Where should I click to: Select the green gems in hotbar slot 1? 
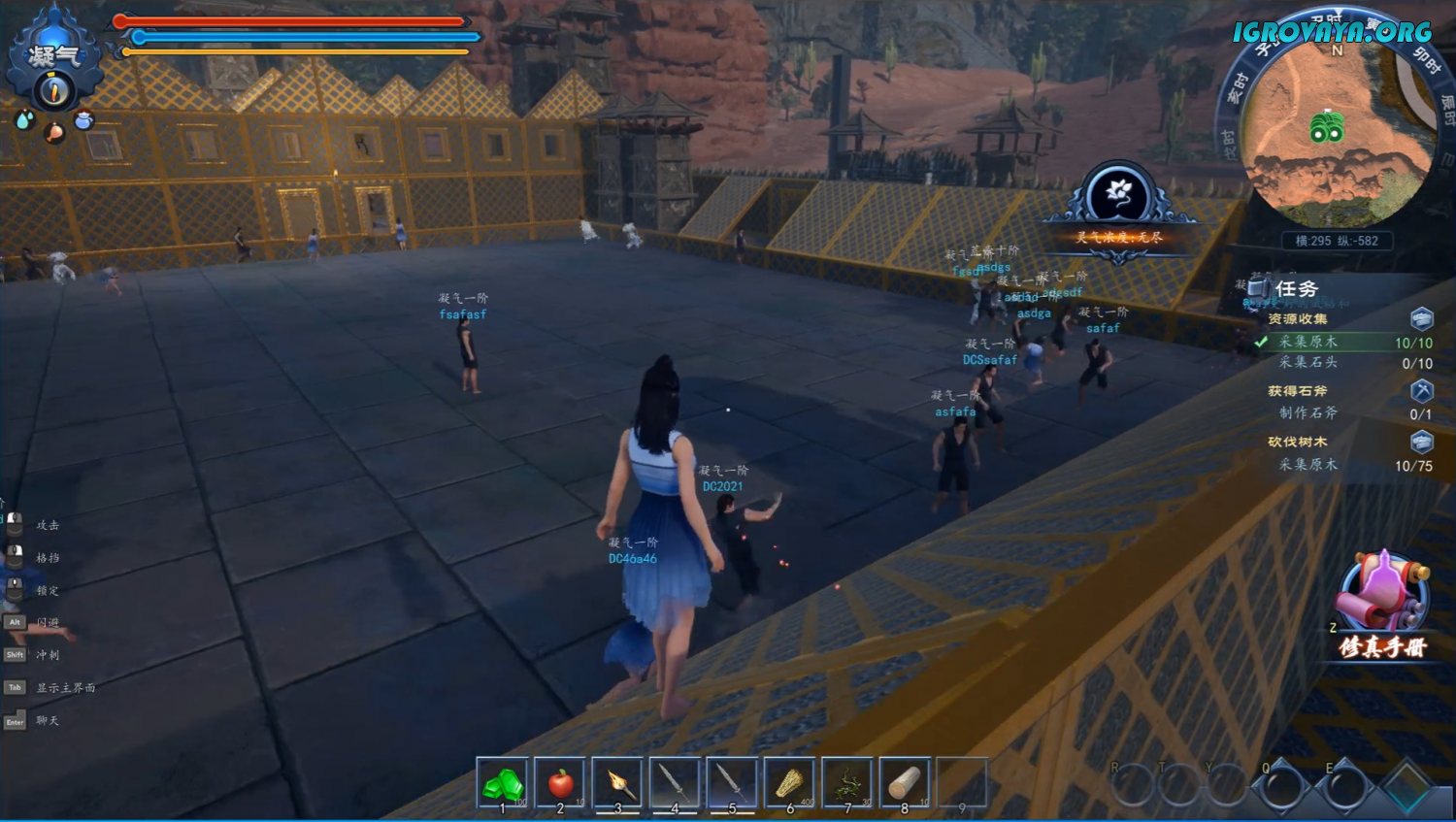[x=503, y=783]
